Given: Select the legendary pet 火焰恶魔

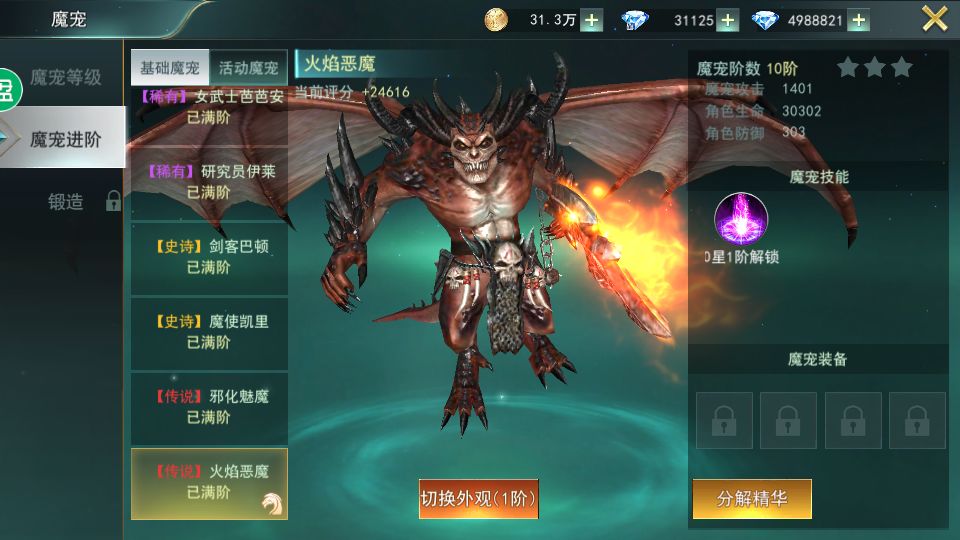Looking at the screenshot, I should click(209, 482).
